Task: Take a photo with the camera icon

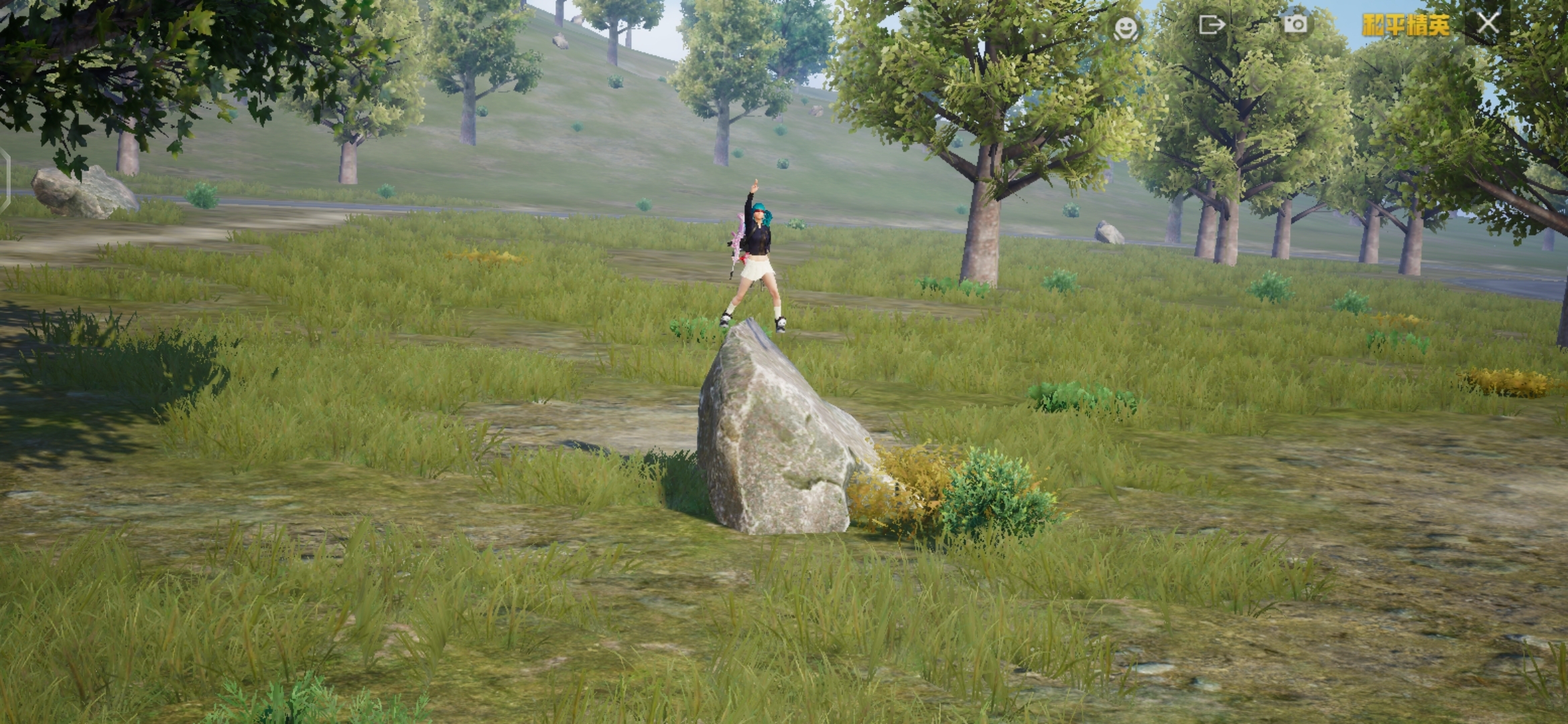Action: click(x=1295, y=24)
